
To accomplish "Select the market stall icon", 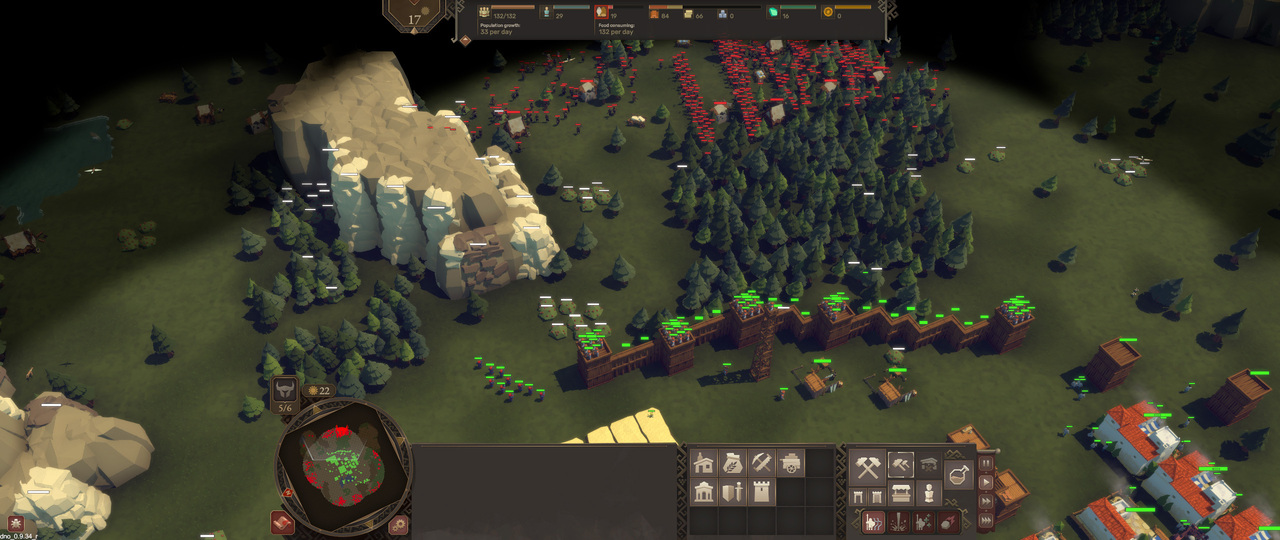I will (x=900, y=494).
